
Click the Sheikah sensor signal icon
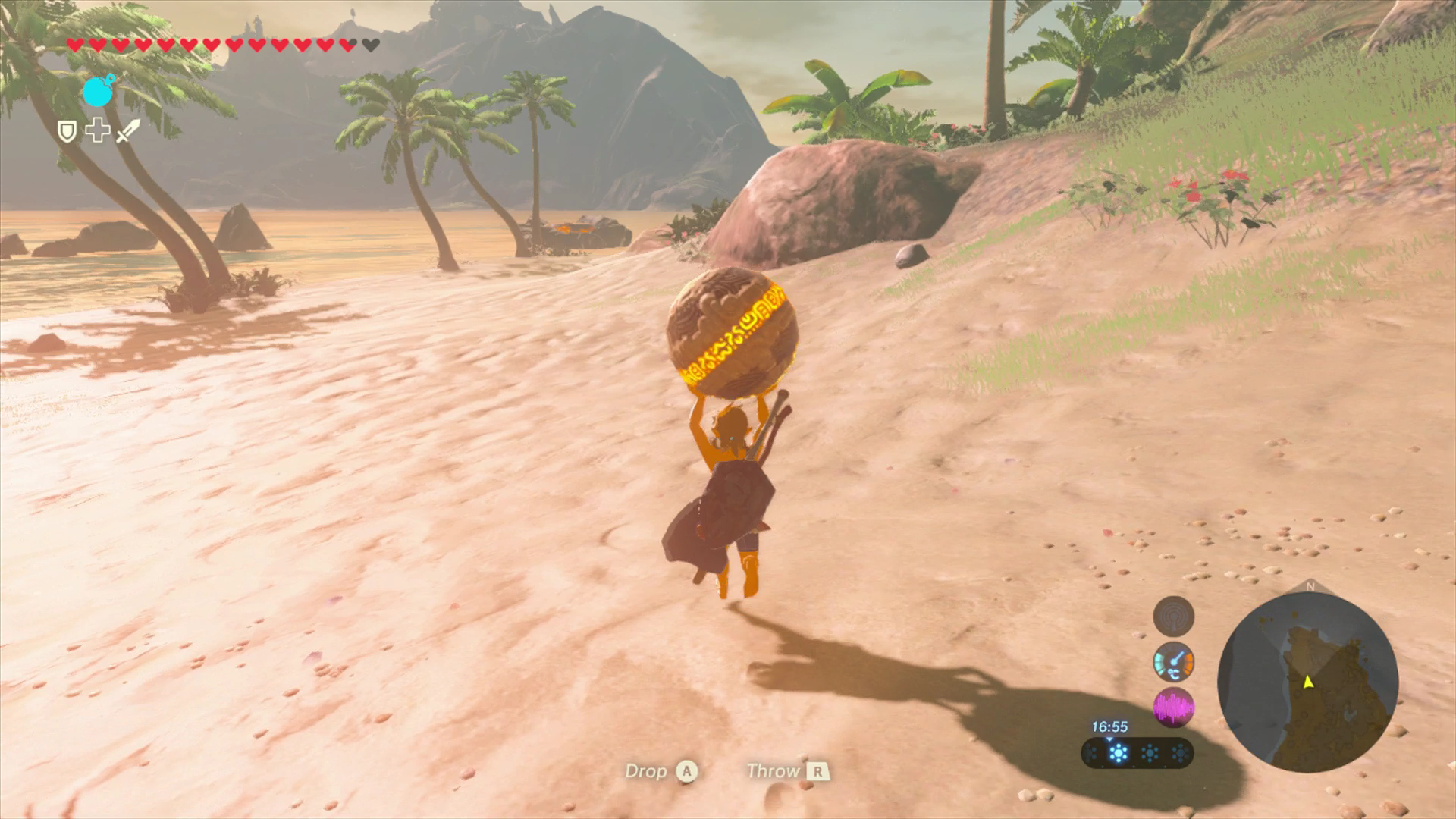(1174, 616)
